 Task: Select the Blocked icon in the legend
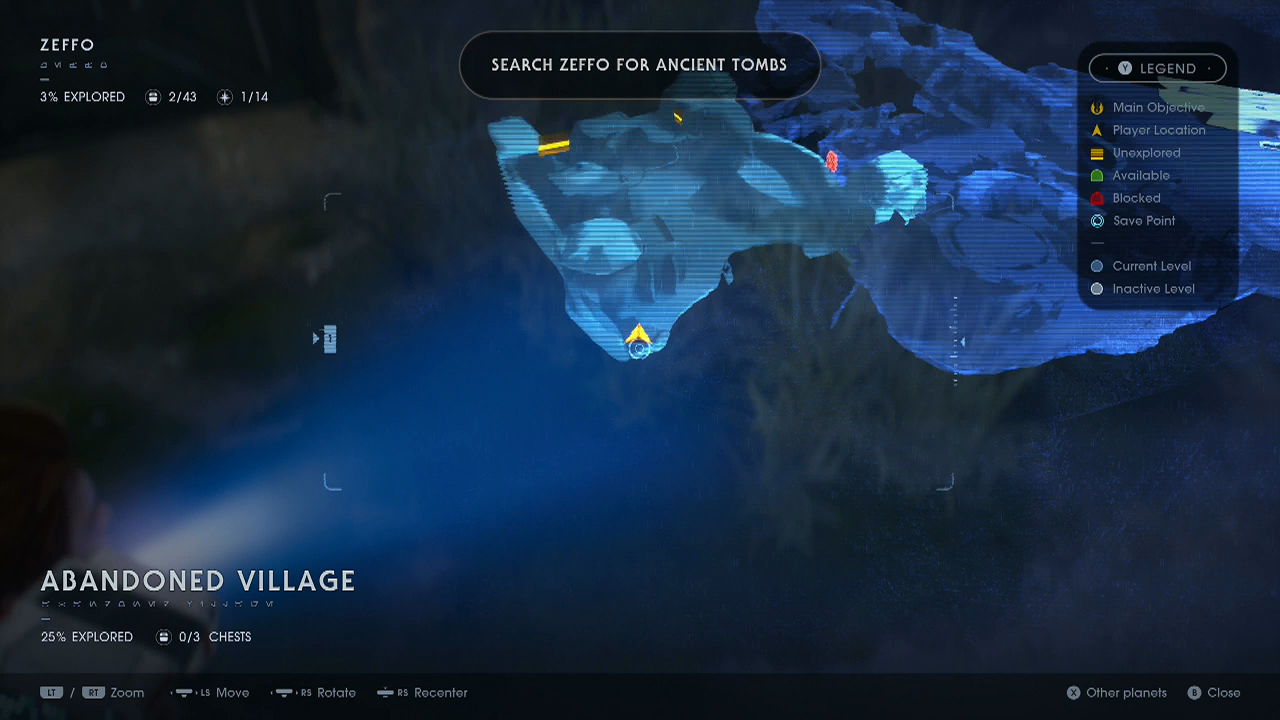click(1096, 198)
